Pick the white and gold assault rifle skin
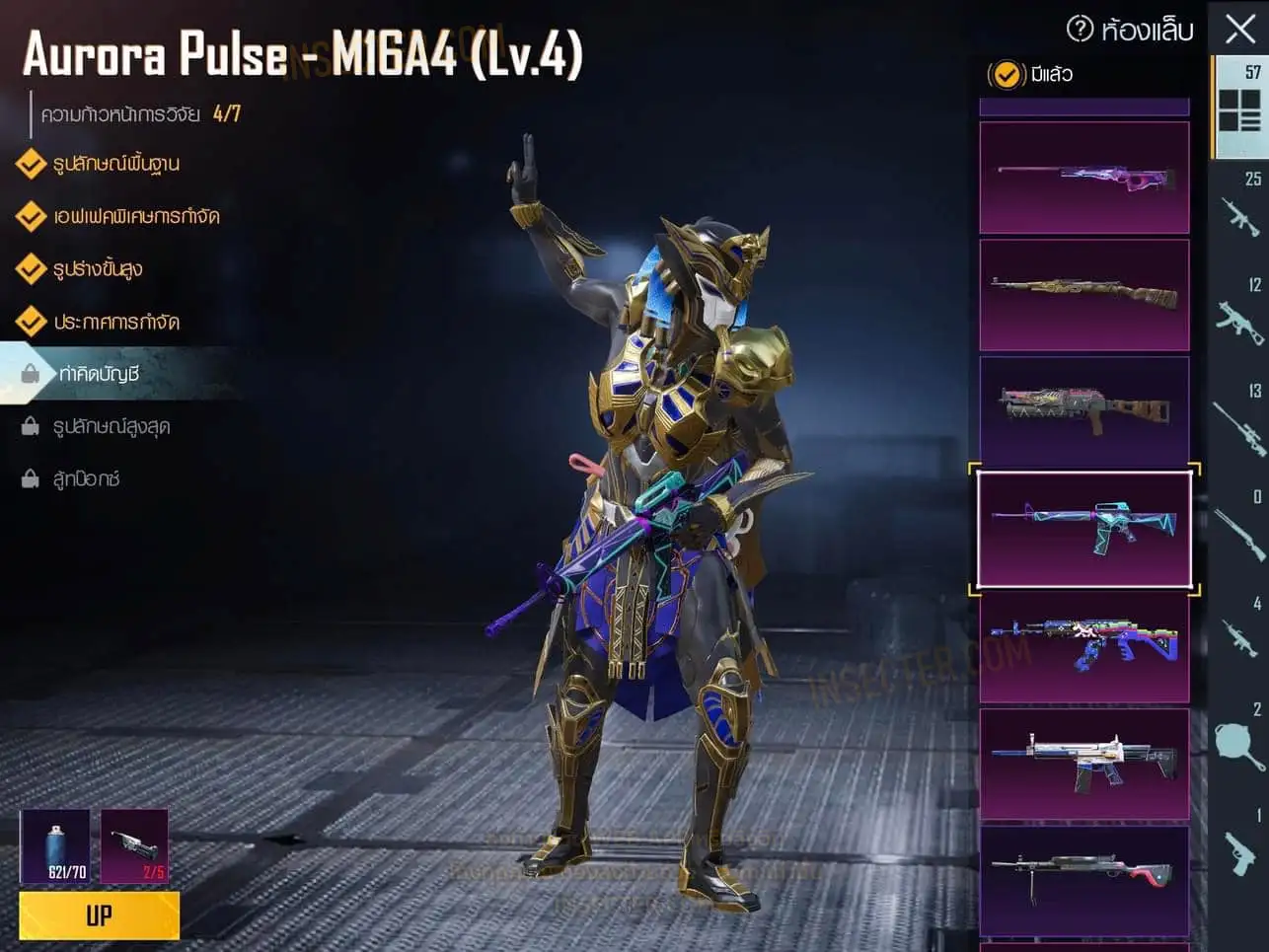The height and width of the screenshot is (952, 1269). point(1083,764)
